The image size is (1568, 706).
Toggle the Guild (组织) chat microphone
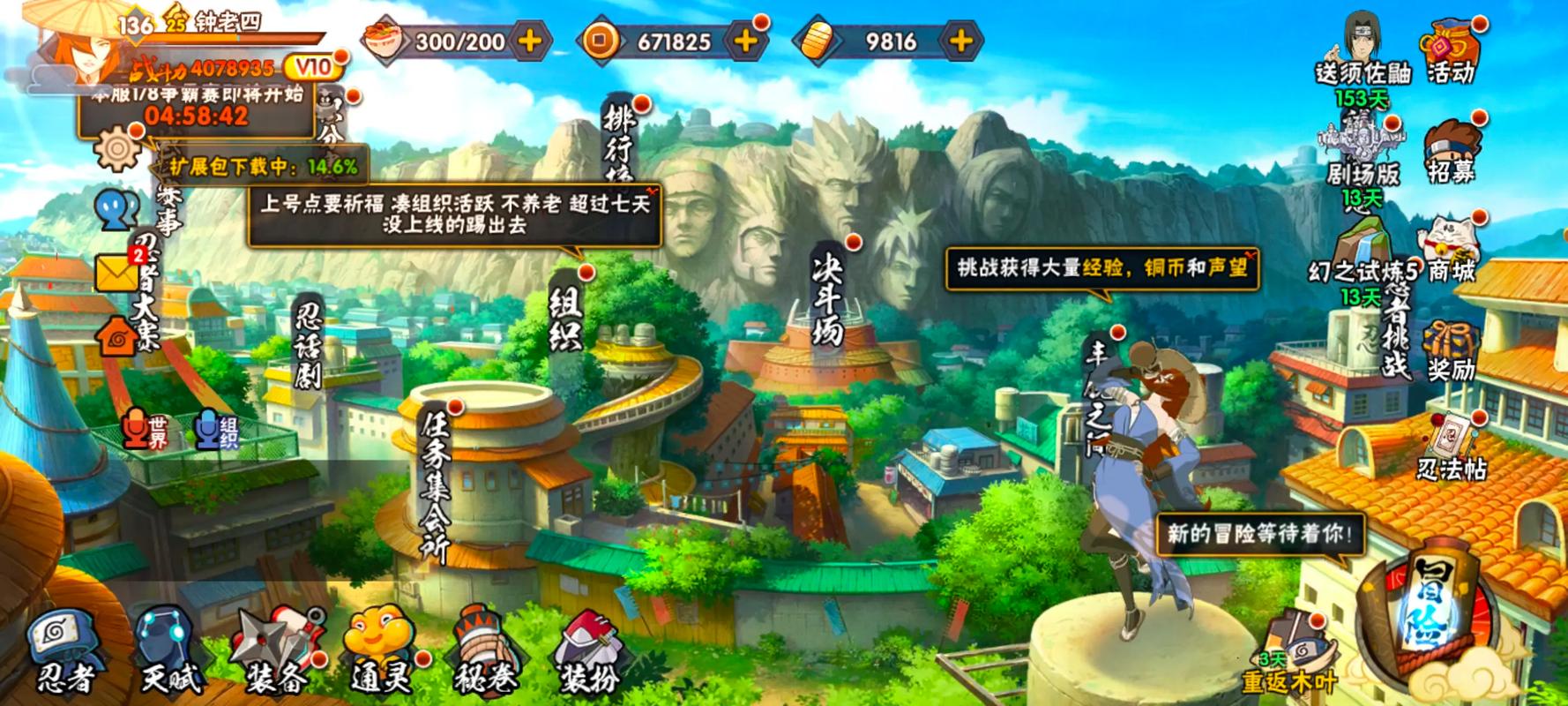(205, 430)
